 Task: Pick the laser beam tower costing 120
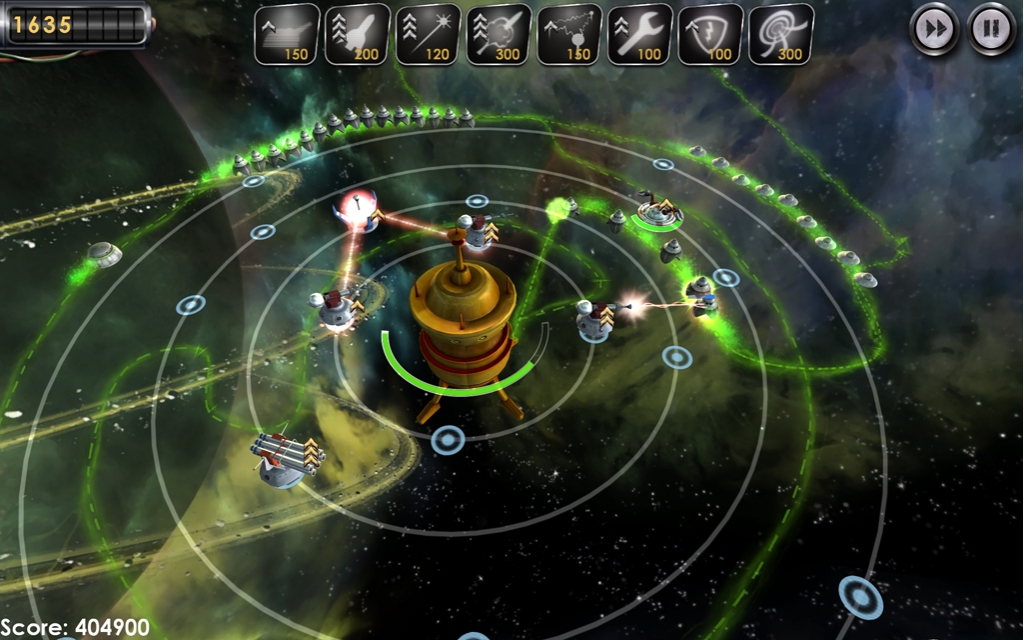(428, 34)
